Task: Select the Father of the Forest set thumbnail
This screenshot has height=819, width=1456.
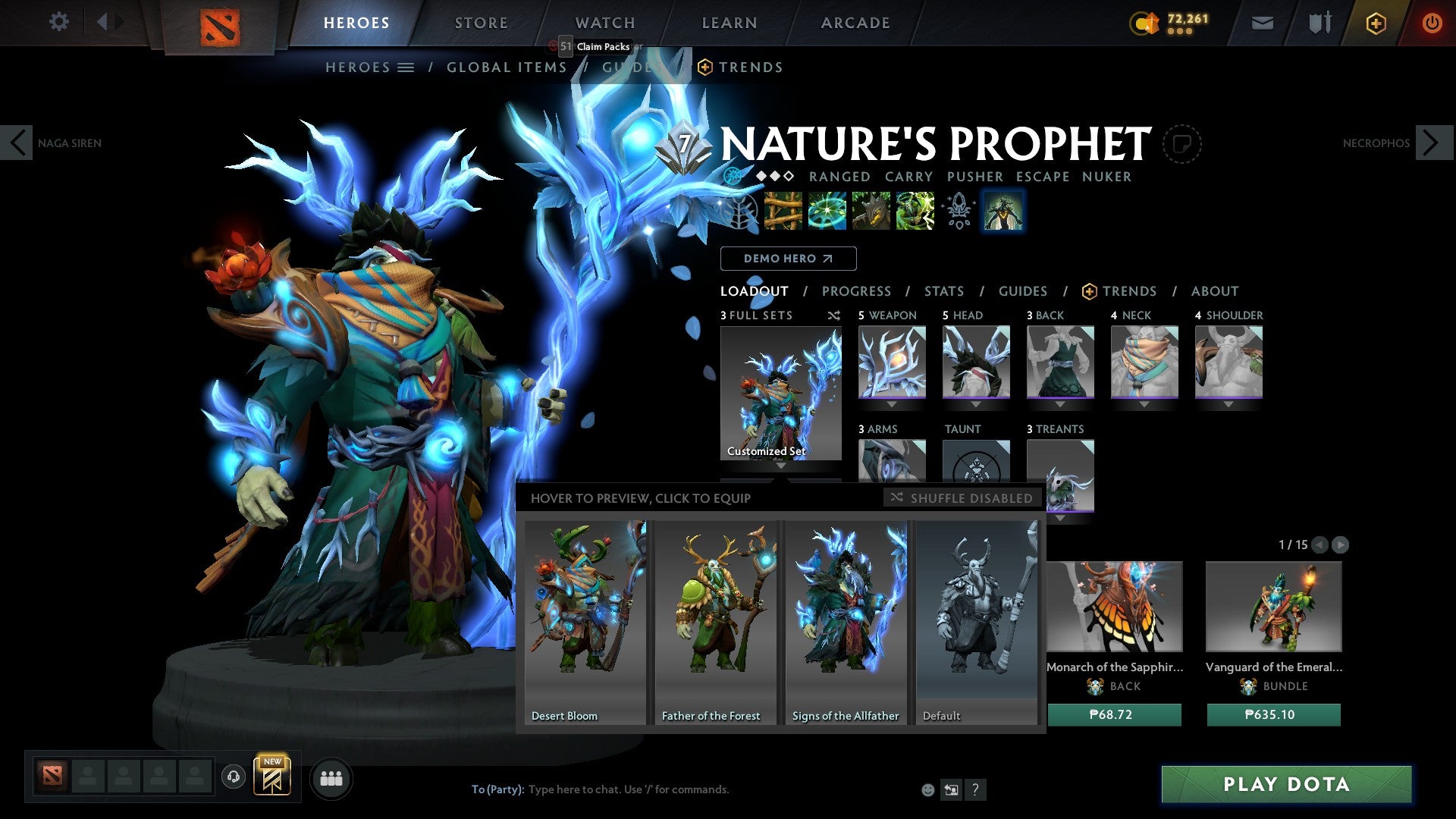Action: (x=714, y=622)
